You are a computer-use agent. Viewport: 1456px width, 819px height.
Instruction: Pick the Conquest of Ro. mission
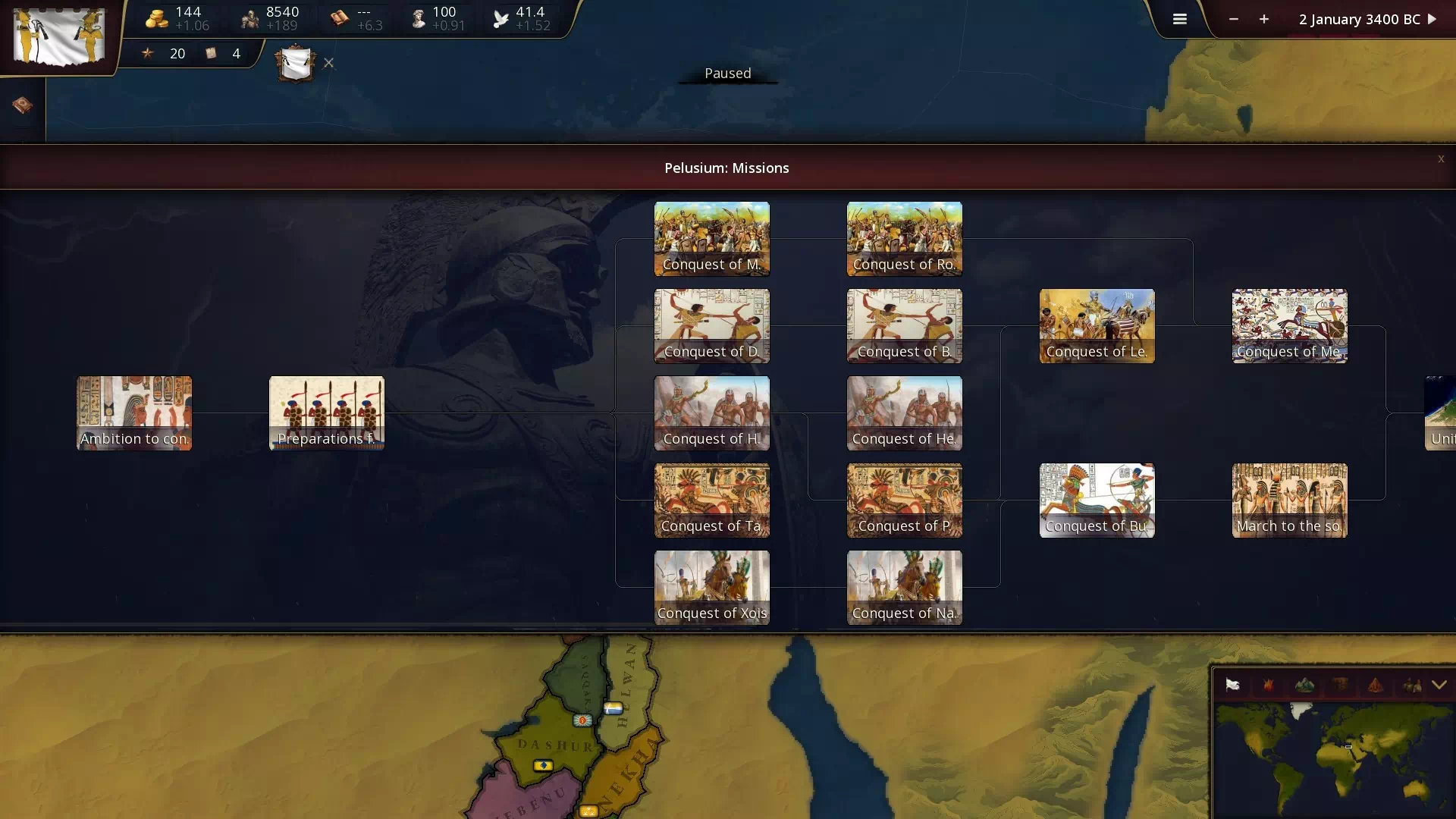tap(904, 238)
